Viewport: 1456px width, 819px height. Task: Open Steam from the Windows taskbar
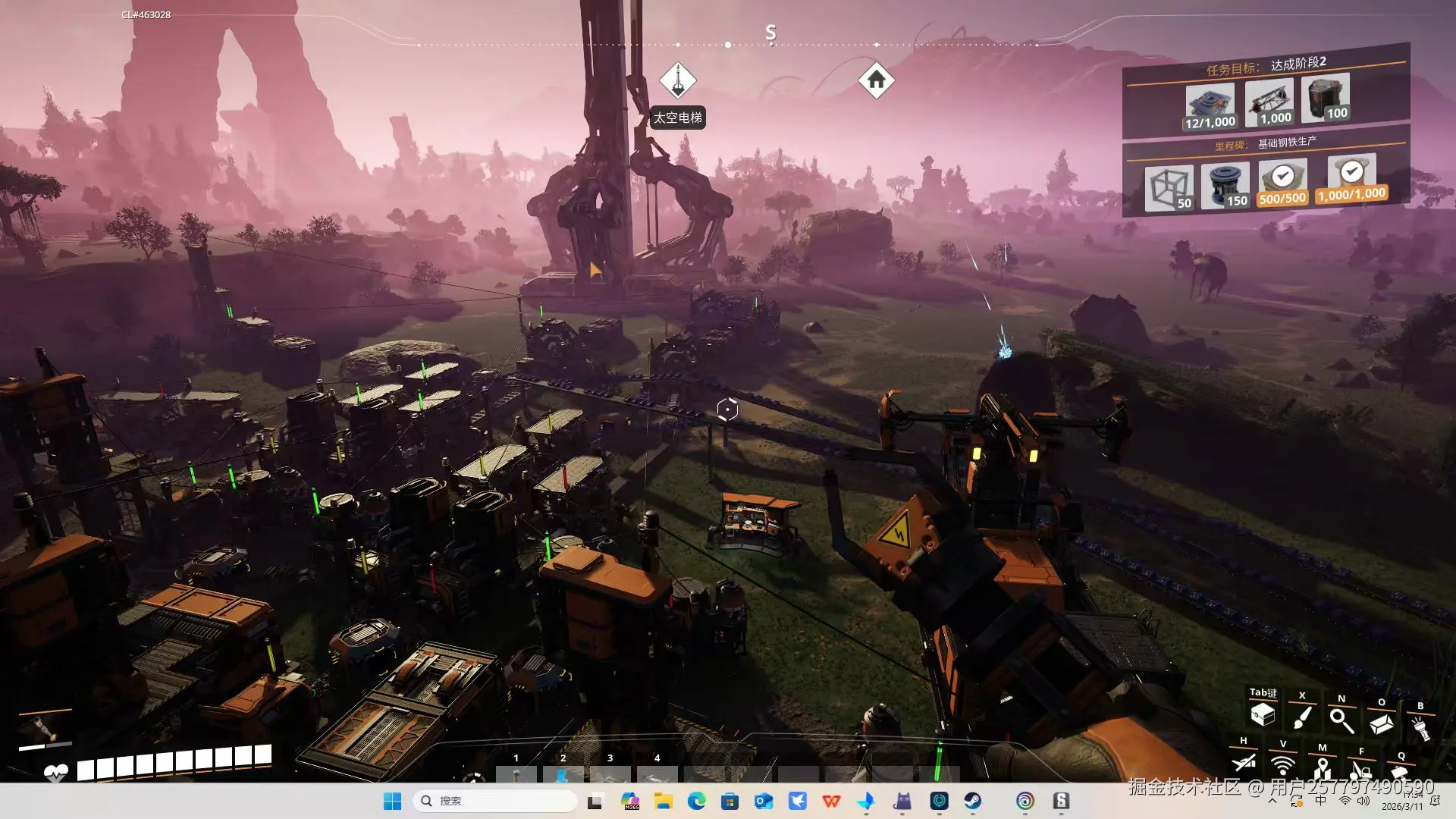[972, 801]
